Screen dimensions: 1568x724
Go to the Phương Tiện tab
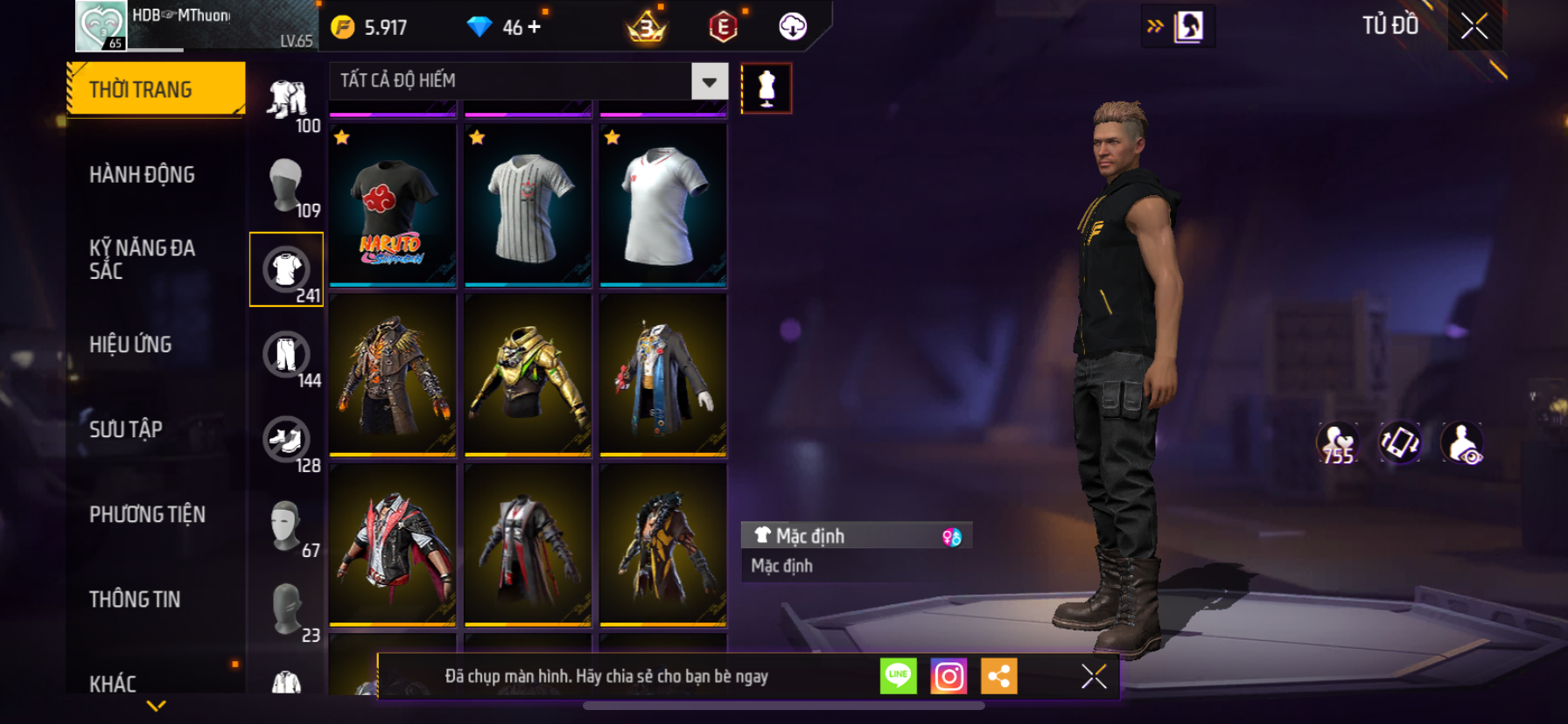(147, 514)
